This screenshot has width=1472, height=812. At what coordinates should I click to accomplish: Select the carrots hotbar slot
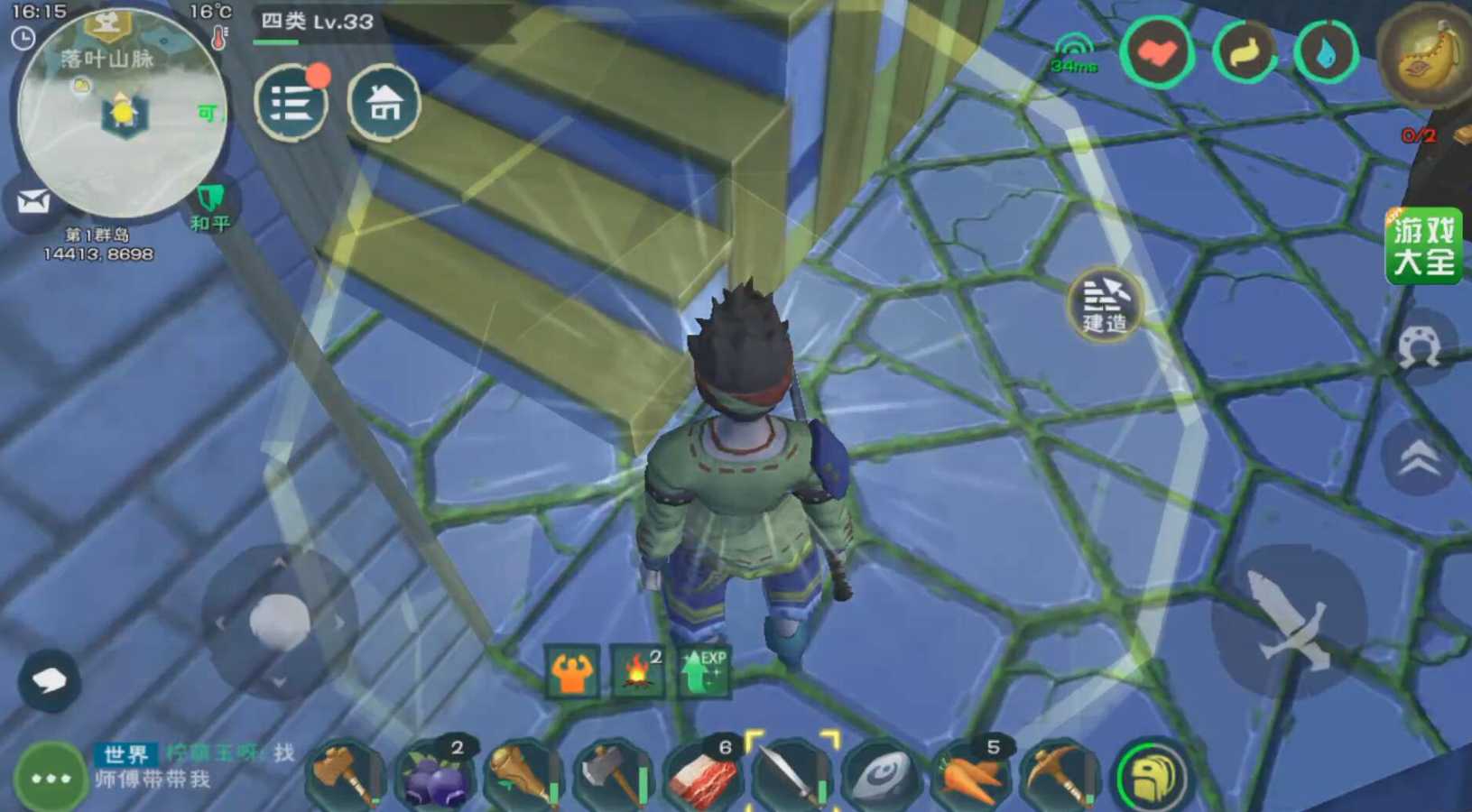(970, 776)
